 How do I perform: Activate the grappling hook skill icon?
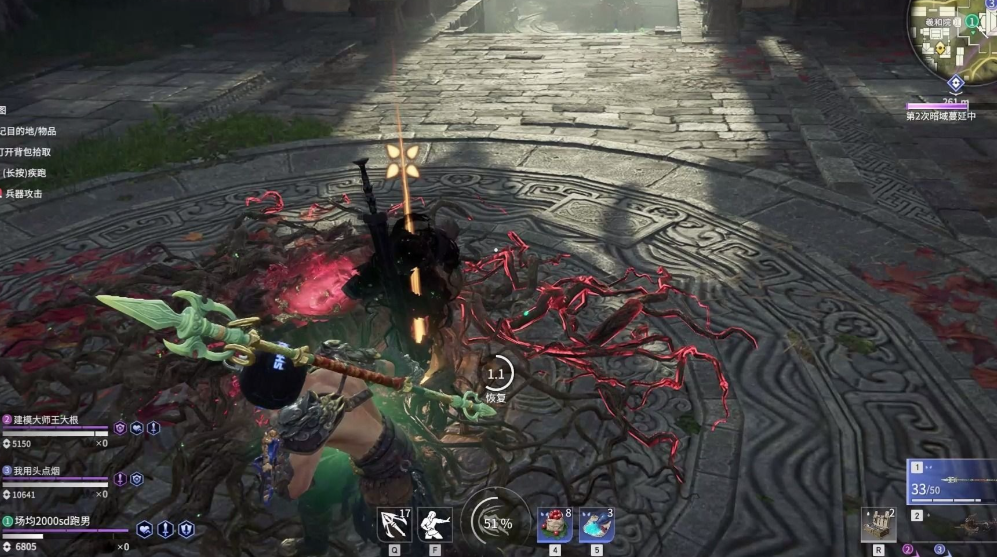click(394, 524)
